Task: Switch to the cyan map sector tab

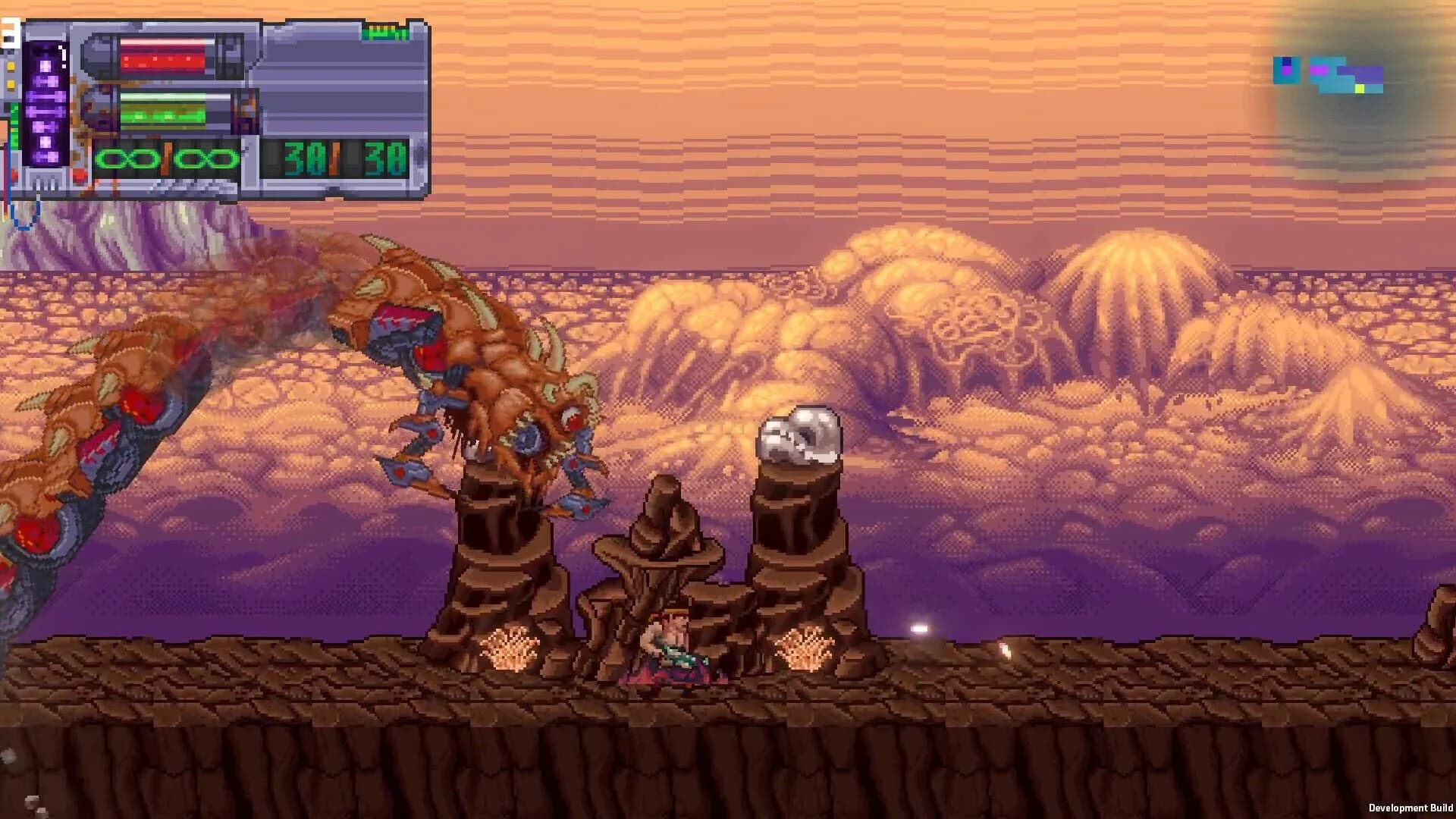Action: click(x=1286, y=68)
